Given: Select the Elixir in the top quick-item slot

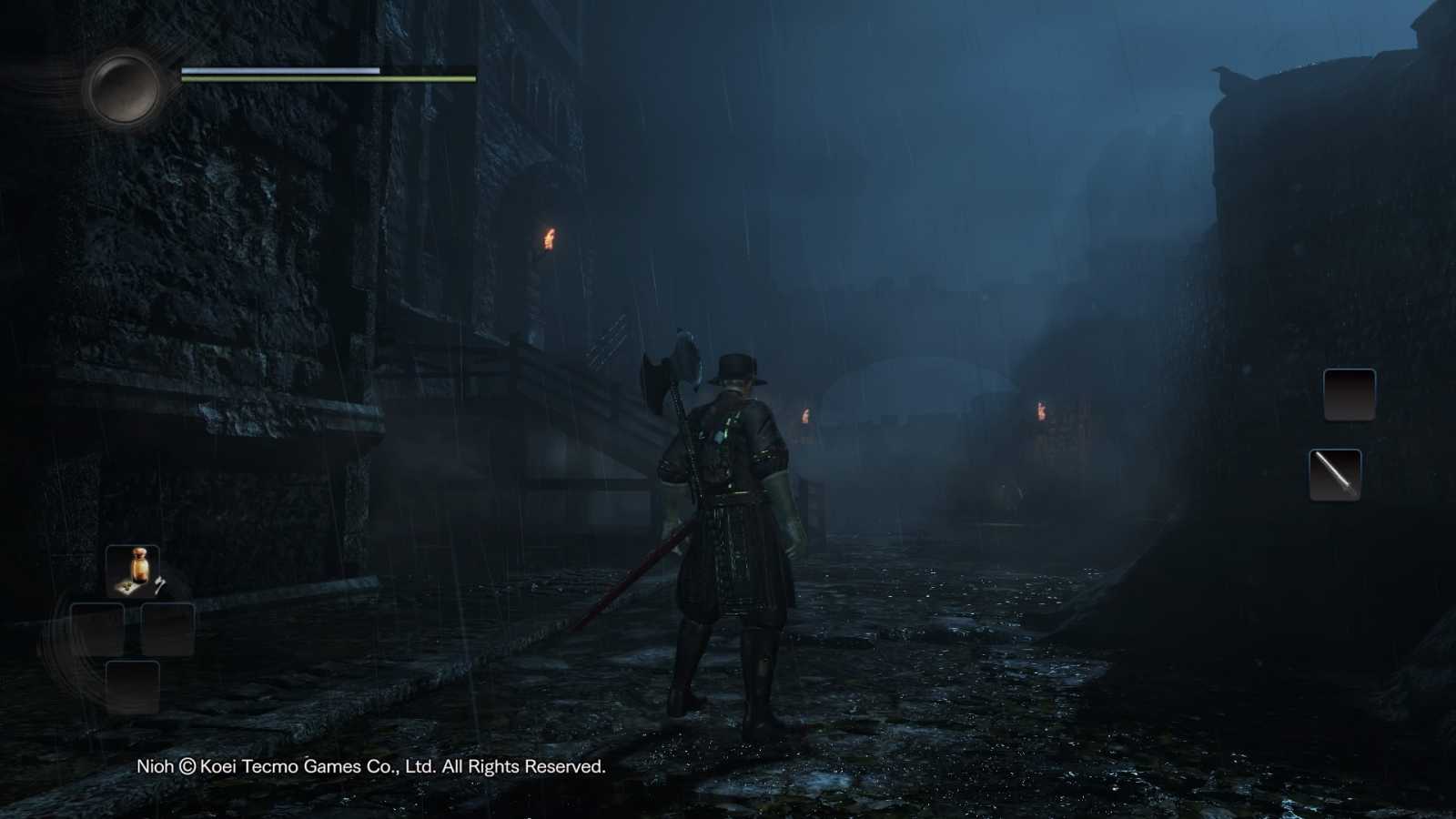Looking at the screenshot, I should pyautogui.click(x=132, y=571).
